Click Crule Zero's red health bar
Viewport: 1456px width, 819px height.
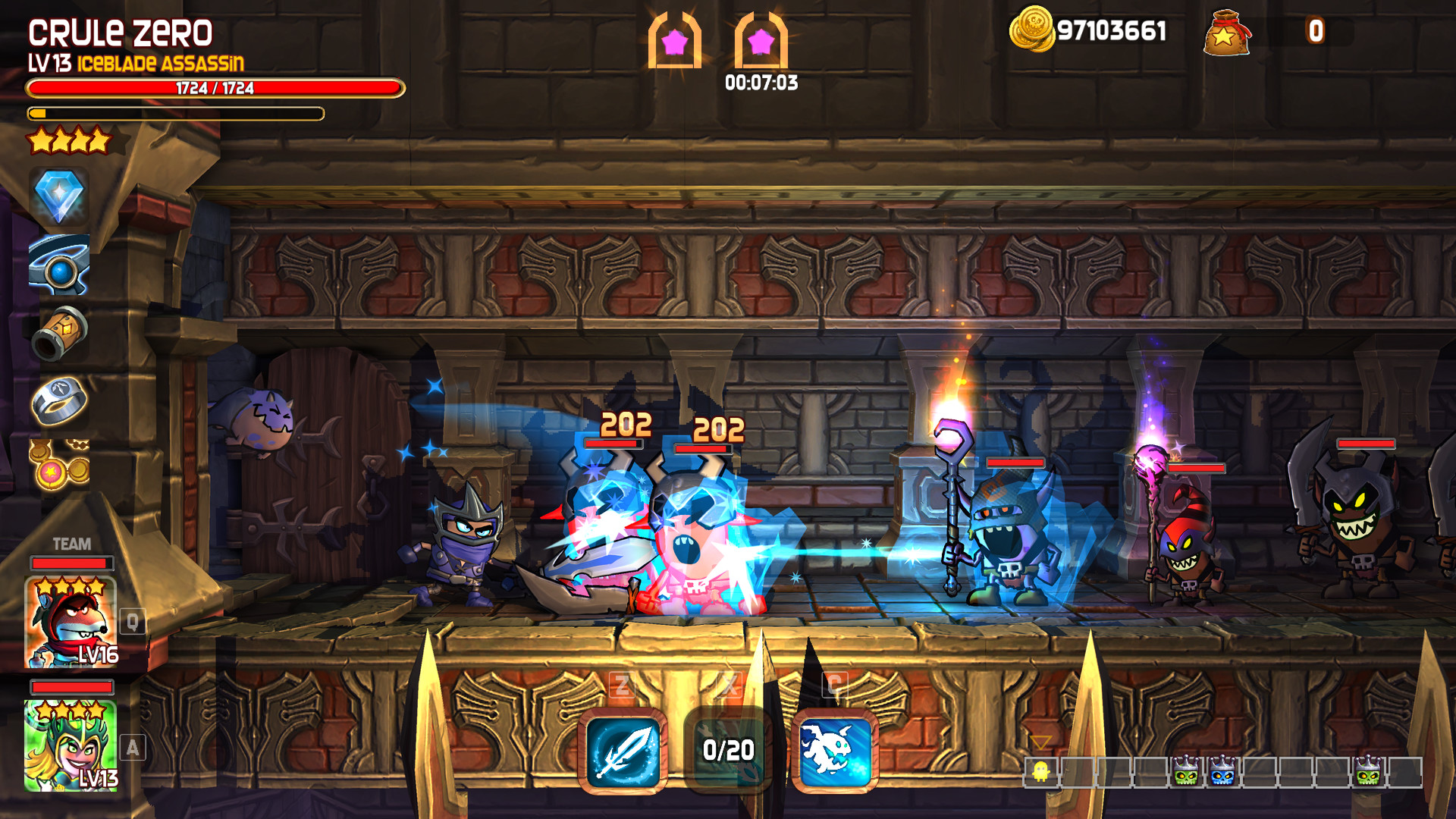(x=214, y=89)
